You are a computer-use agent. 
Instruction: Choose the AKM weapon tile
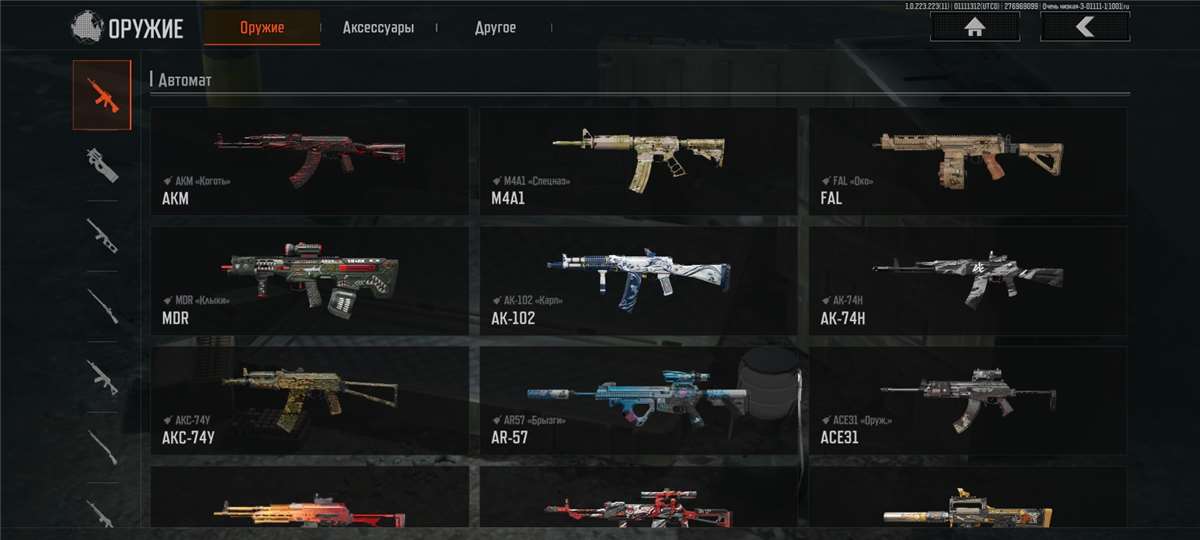coord(310,161)
